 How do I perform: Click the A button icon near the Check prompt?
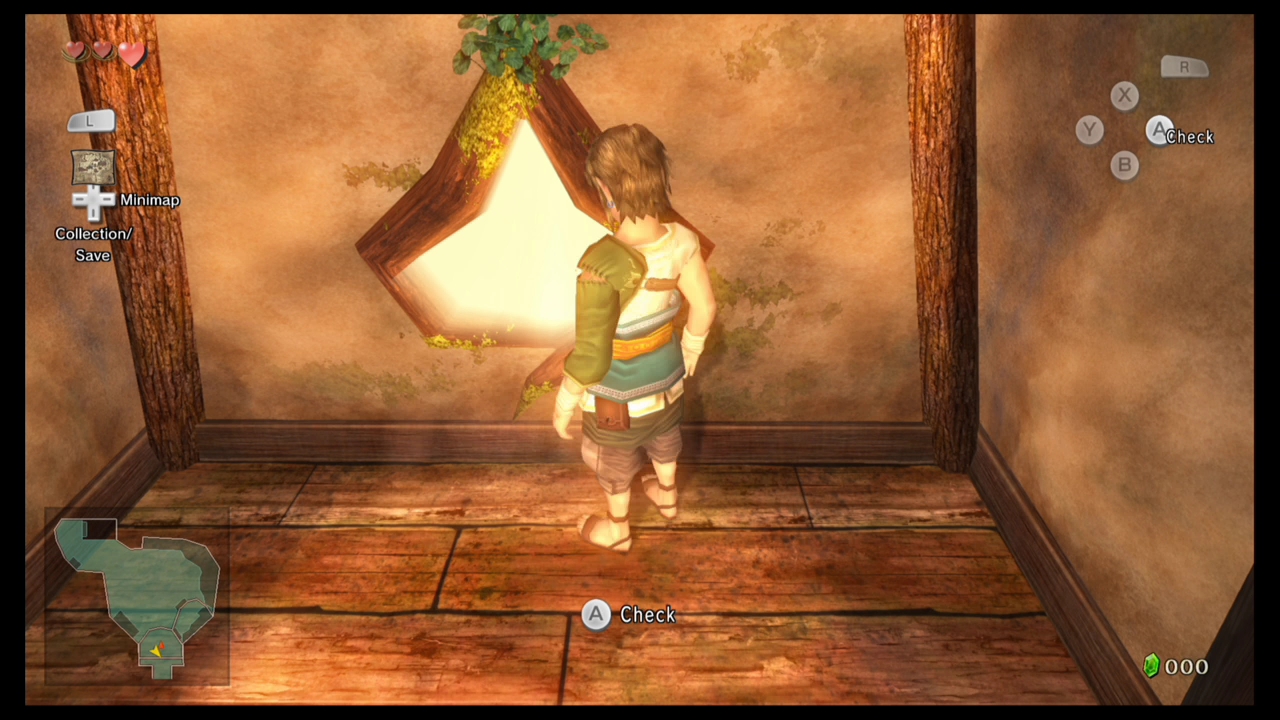click(x=1160, y=131)
